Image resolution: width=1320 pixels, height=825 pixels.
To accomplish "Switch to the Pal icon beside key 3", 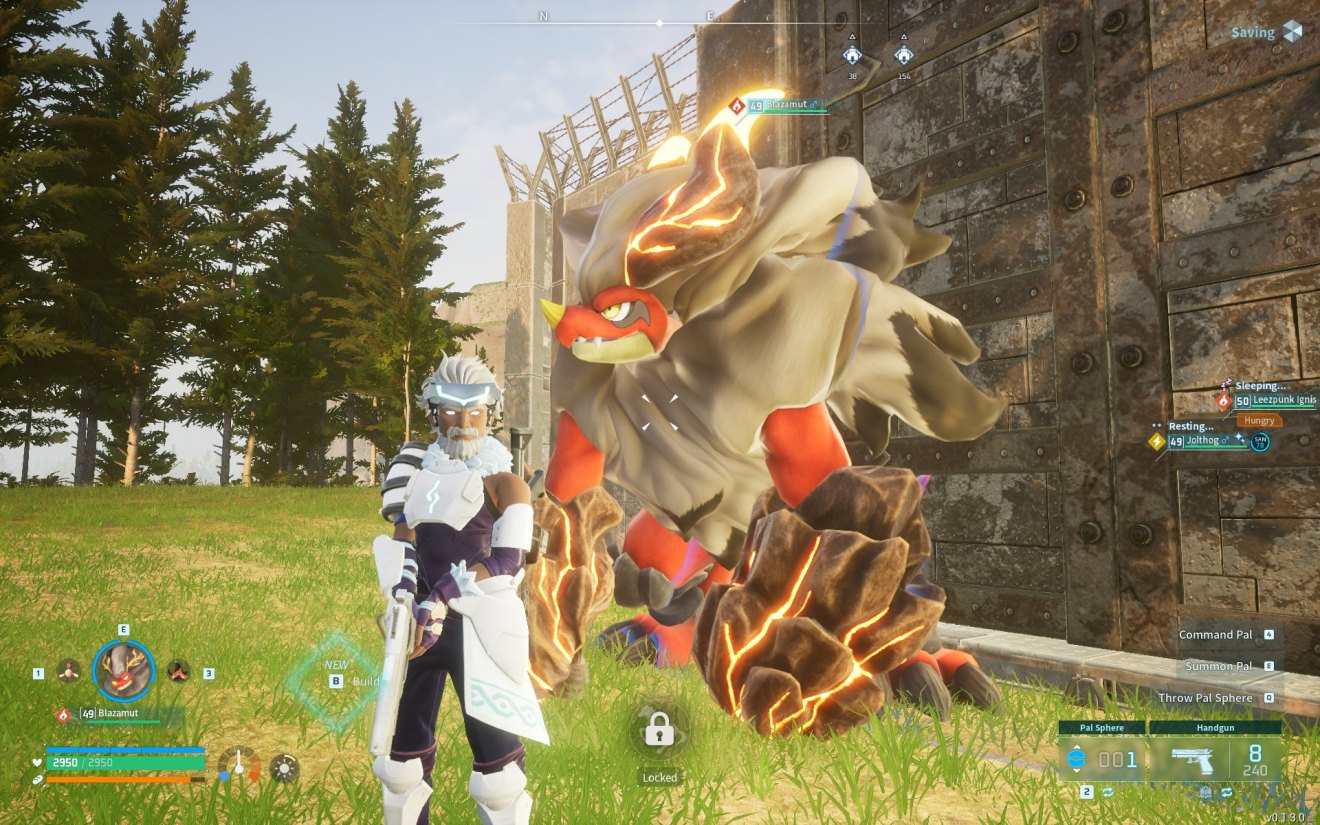I will tap(178, 671).
